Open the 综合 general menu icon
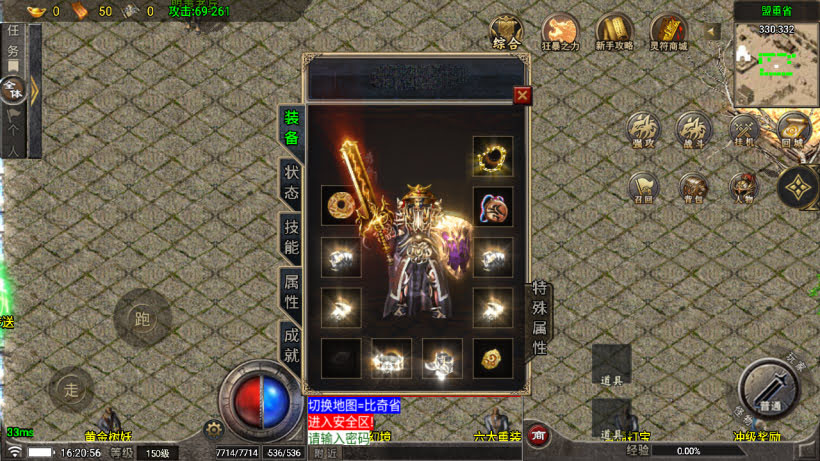The height and width of the screenshot is (461, 820). pos(507,33)
